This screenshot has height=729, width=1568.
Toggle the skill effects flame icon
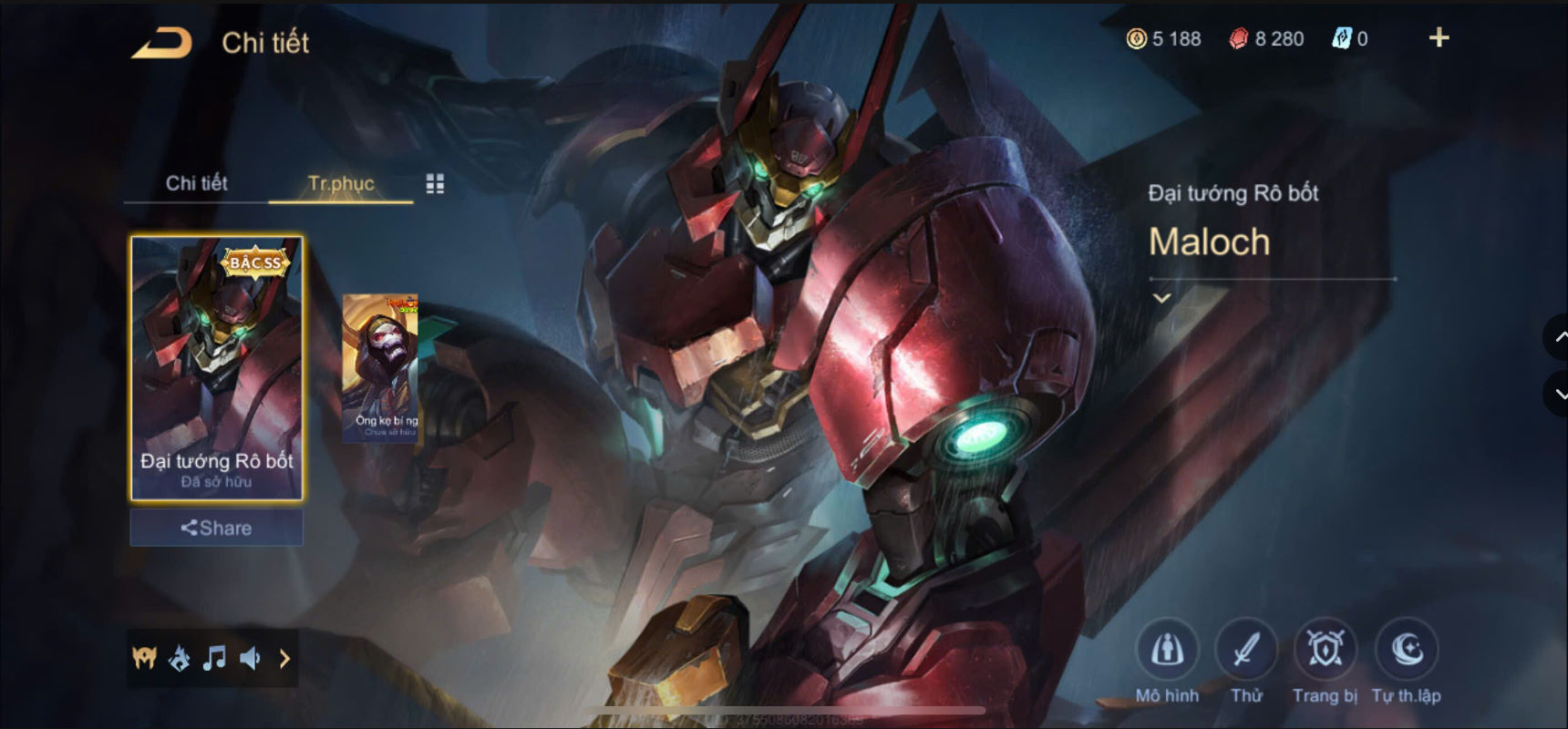pyautogui.click(x=181, y=657)
